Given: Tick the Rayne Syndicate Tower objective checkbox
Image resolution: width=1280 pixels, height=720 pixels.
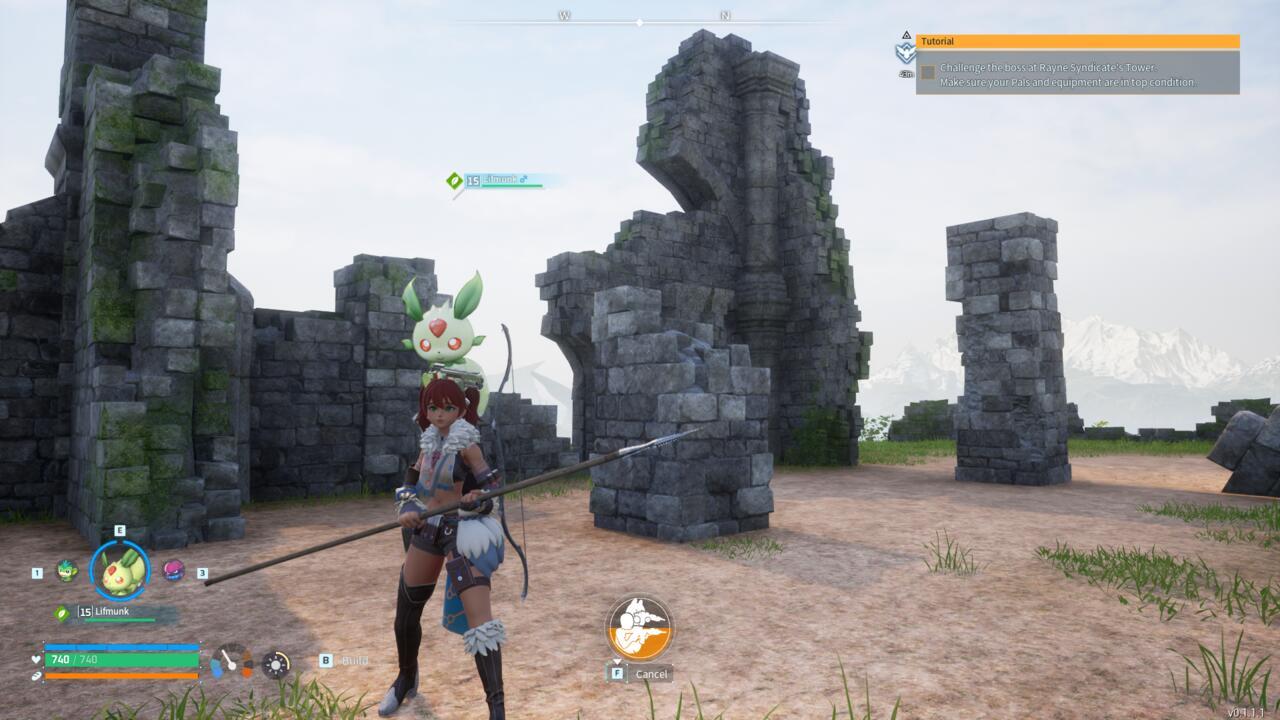Looking at the screenshot, I should 928,72.
